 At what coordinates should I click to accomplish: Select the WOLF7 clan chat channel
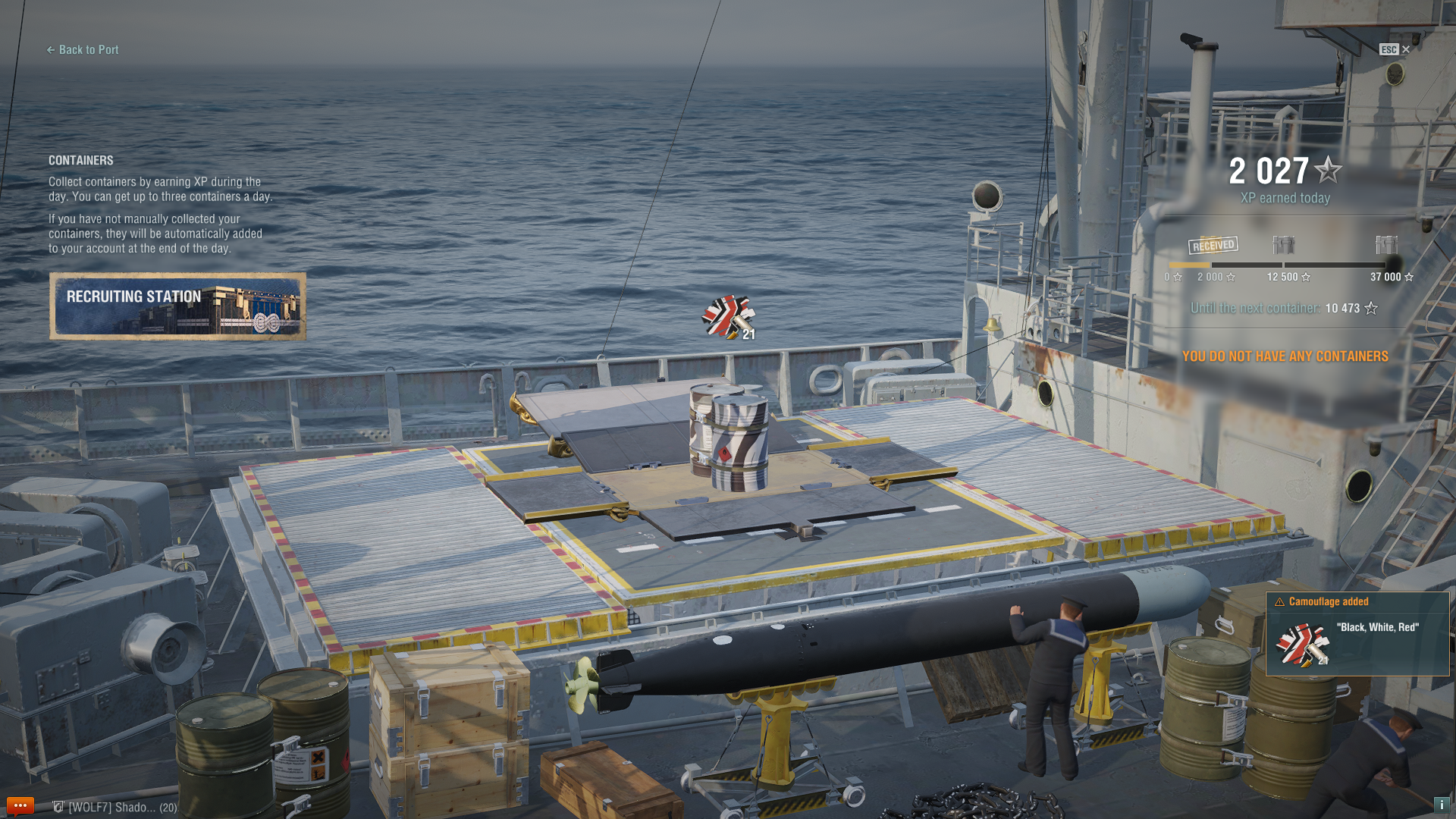[115, 808]
